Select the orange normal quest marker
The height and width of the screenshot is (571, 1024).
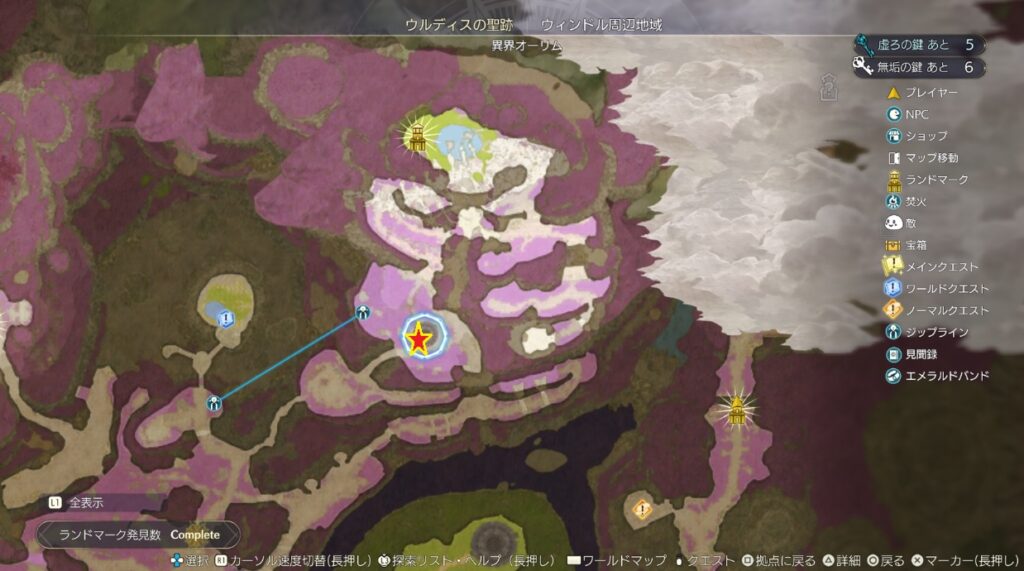(x=642, y=510)
